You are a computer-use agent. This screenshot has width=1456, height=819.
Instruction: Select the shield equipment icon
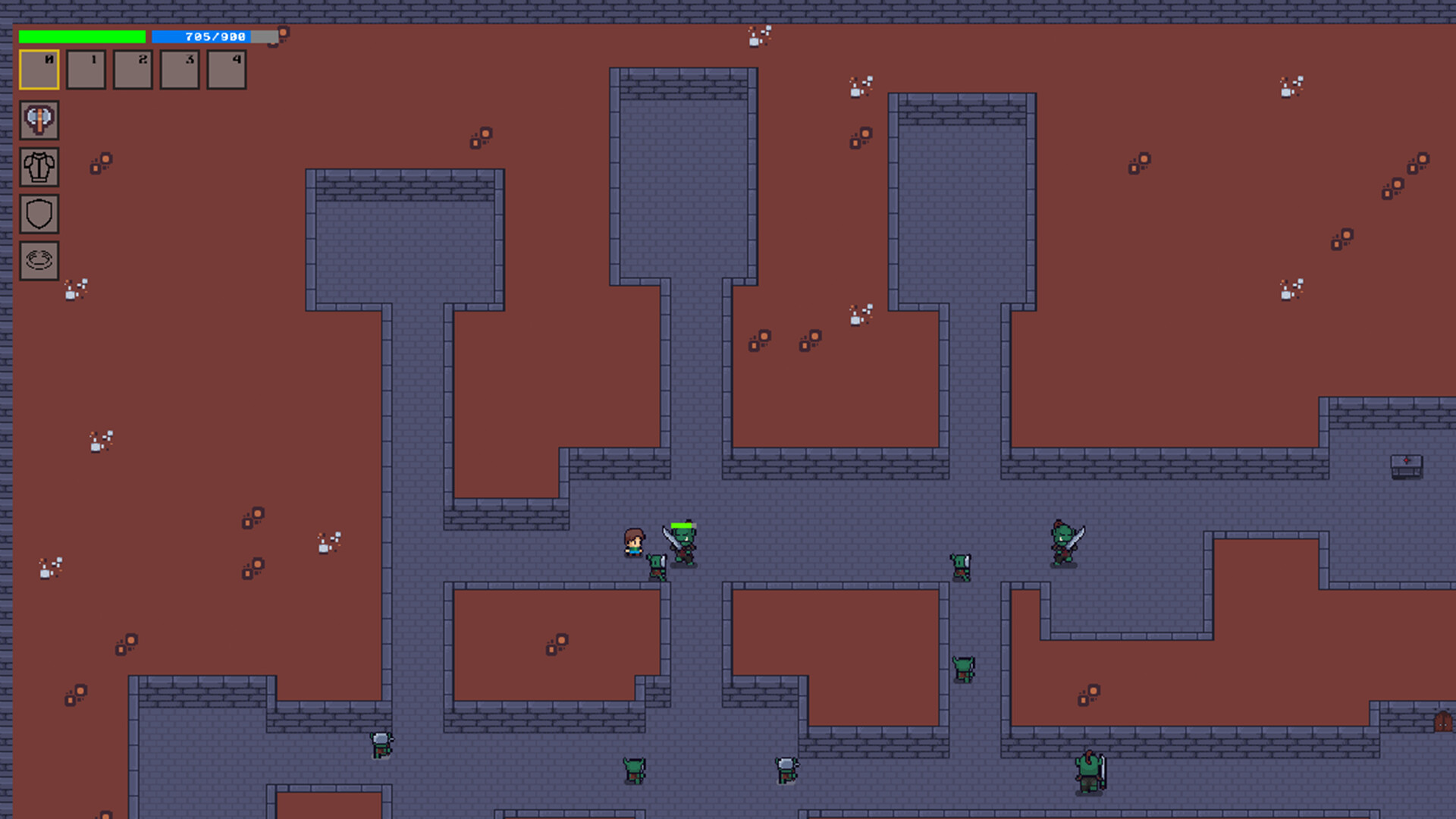point(39,214)
